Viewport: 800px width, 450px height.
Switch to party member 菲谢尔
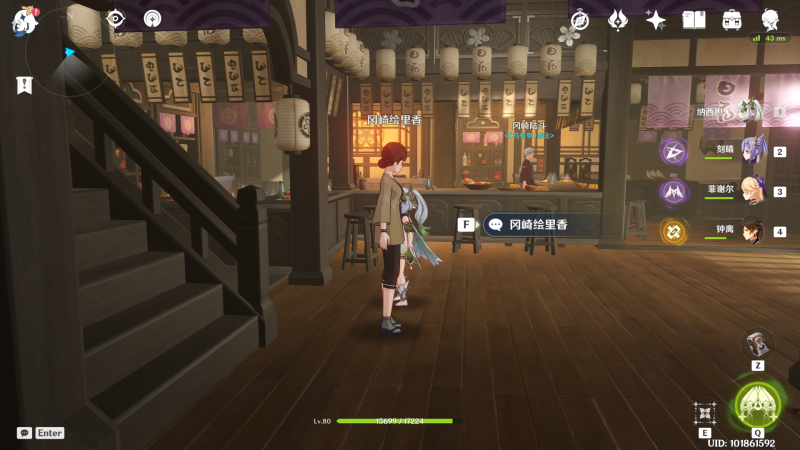[750, 191]
